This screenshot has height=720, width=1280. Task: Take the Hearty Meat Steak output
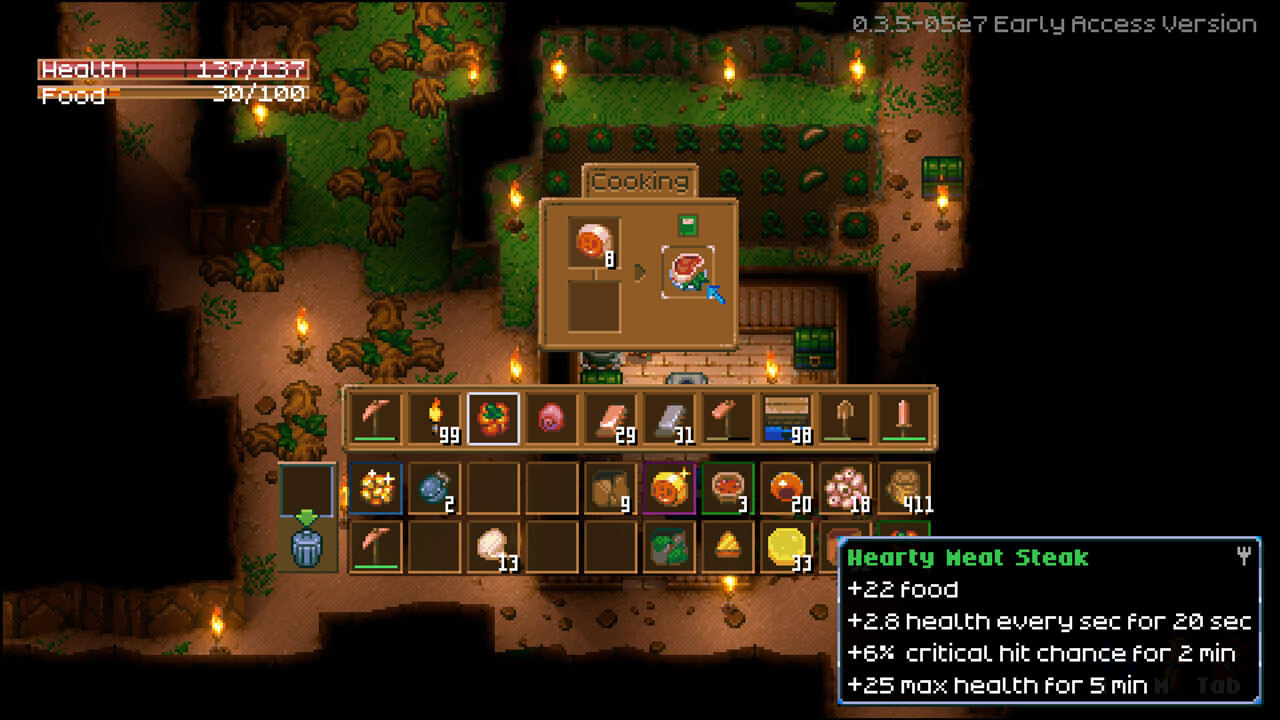pyautogui.click(x=688, y=272)
